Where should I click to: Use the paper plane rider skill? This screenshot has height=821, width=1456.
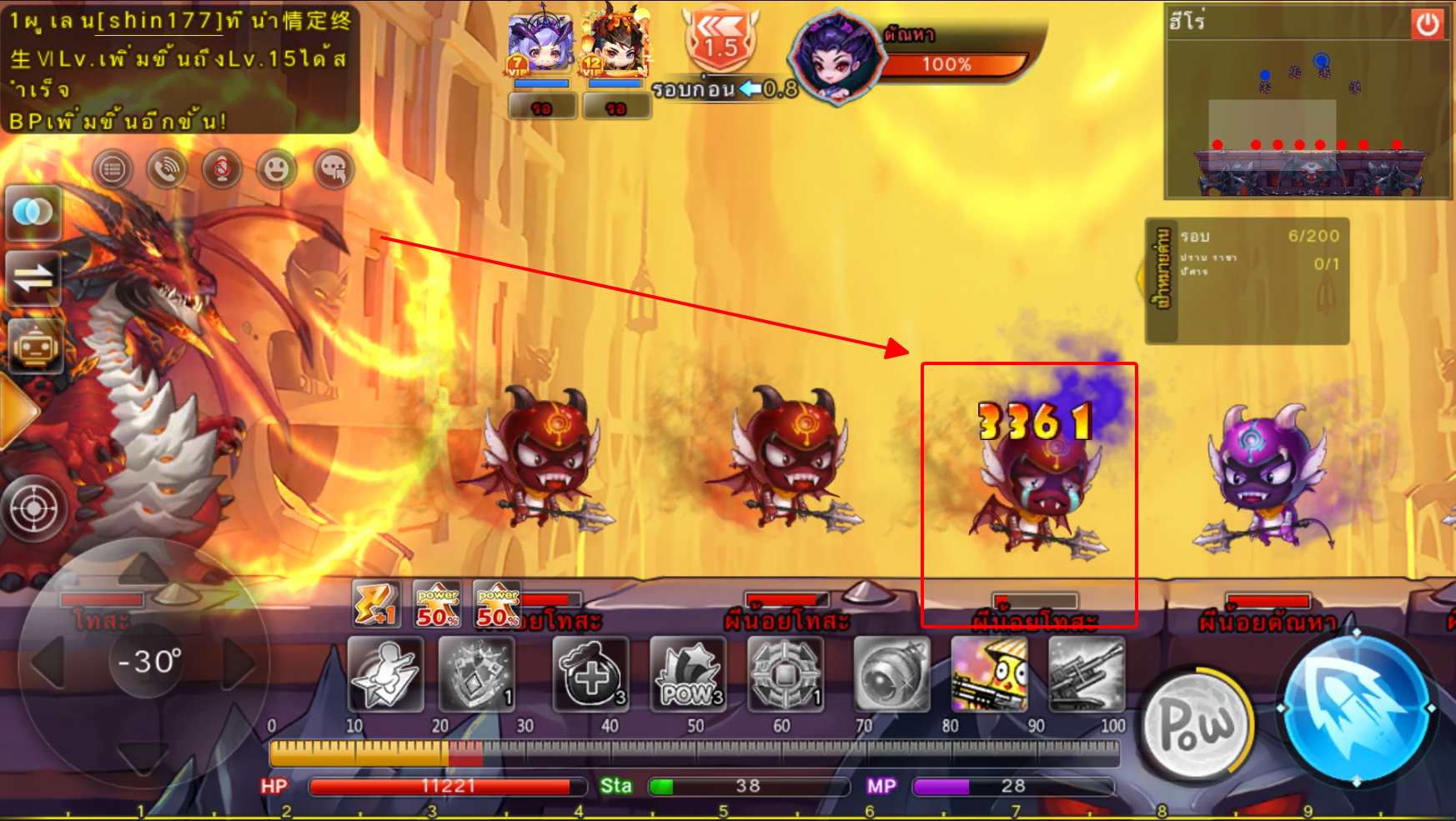pyautogui.click(x=385, y=674)
